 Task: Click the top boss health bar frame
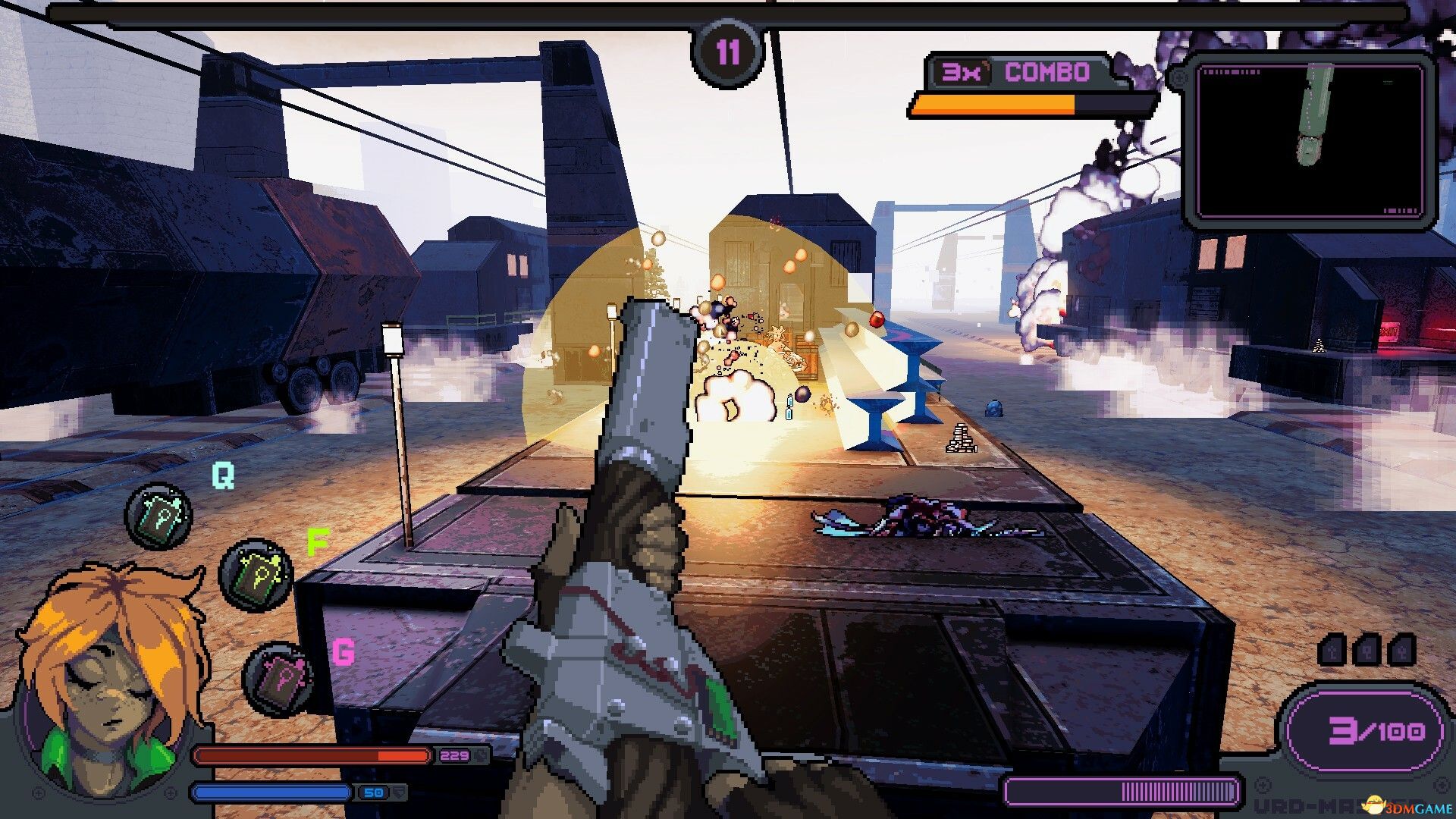coord(728,14)
